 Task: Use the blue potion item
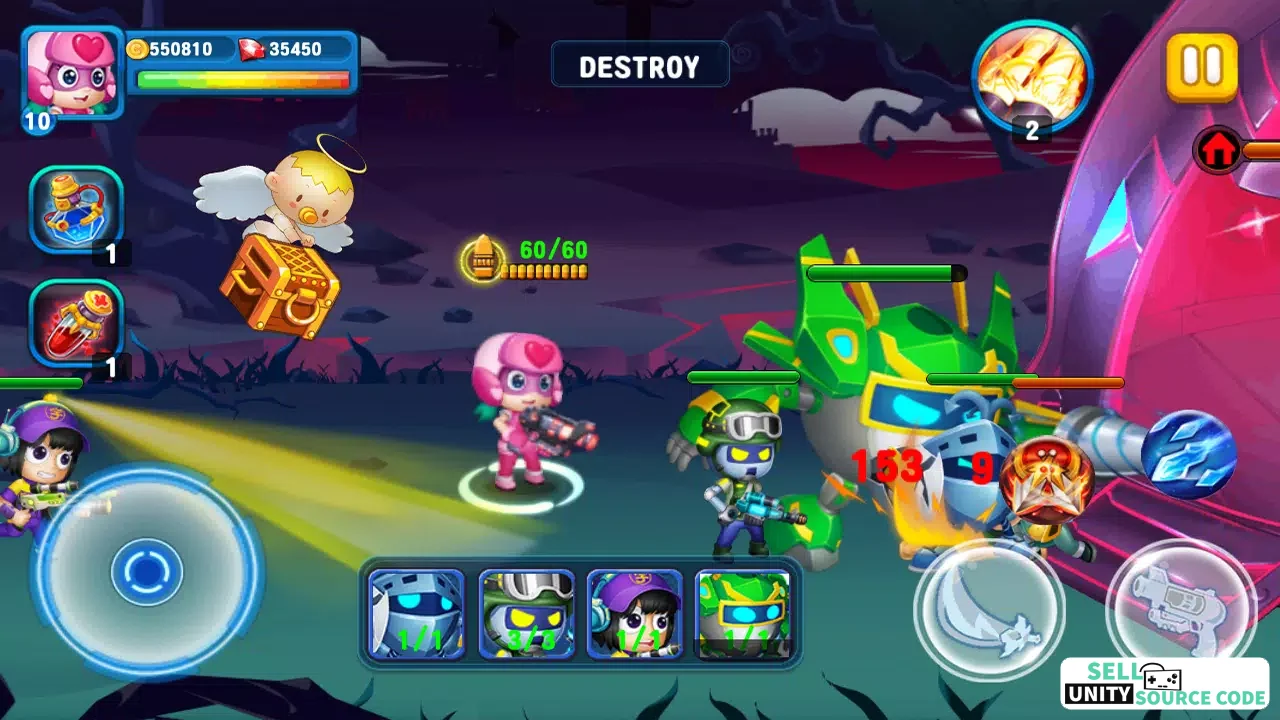(x=76, y=209)
